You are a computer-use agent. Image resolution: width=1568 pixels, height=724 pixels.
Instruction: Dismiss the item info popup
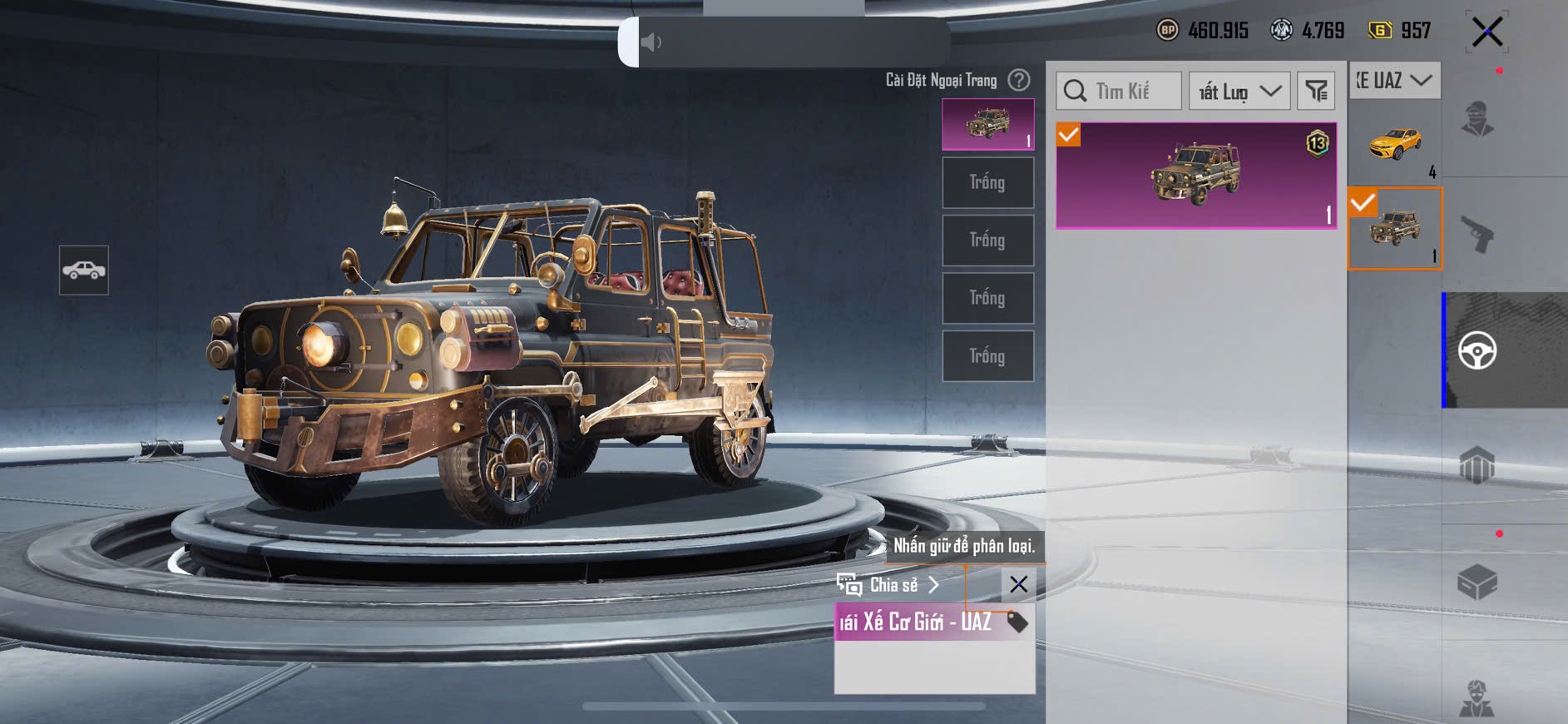(1018, 584)
